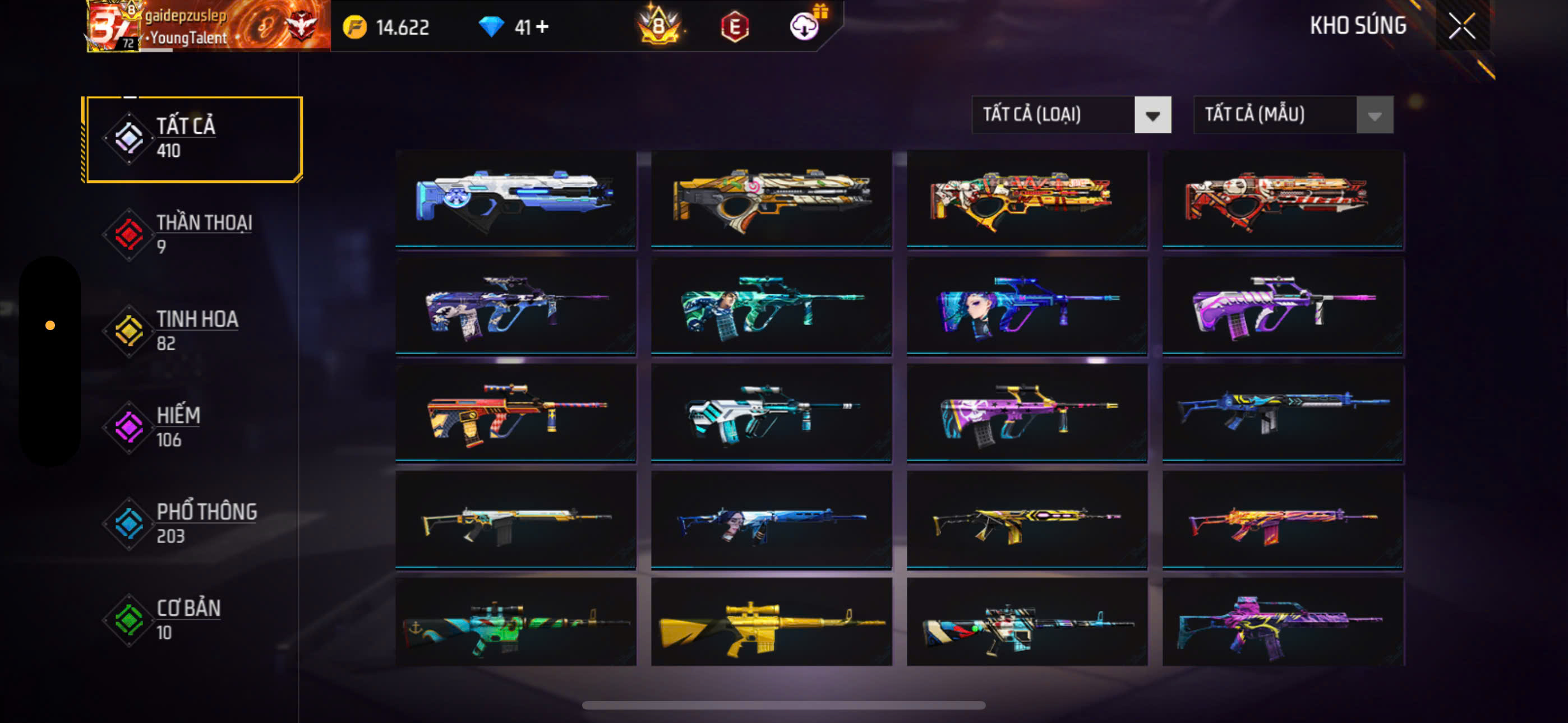Open the gaidepzuslep player profile banner
The width and height of the screenshot is (1568, 723).
(208, 26)
